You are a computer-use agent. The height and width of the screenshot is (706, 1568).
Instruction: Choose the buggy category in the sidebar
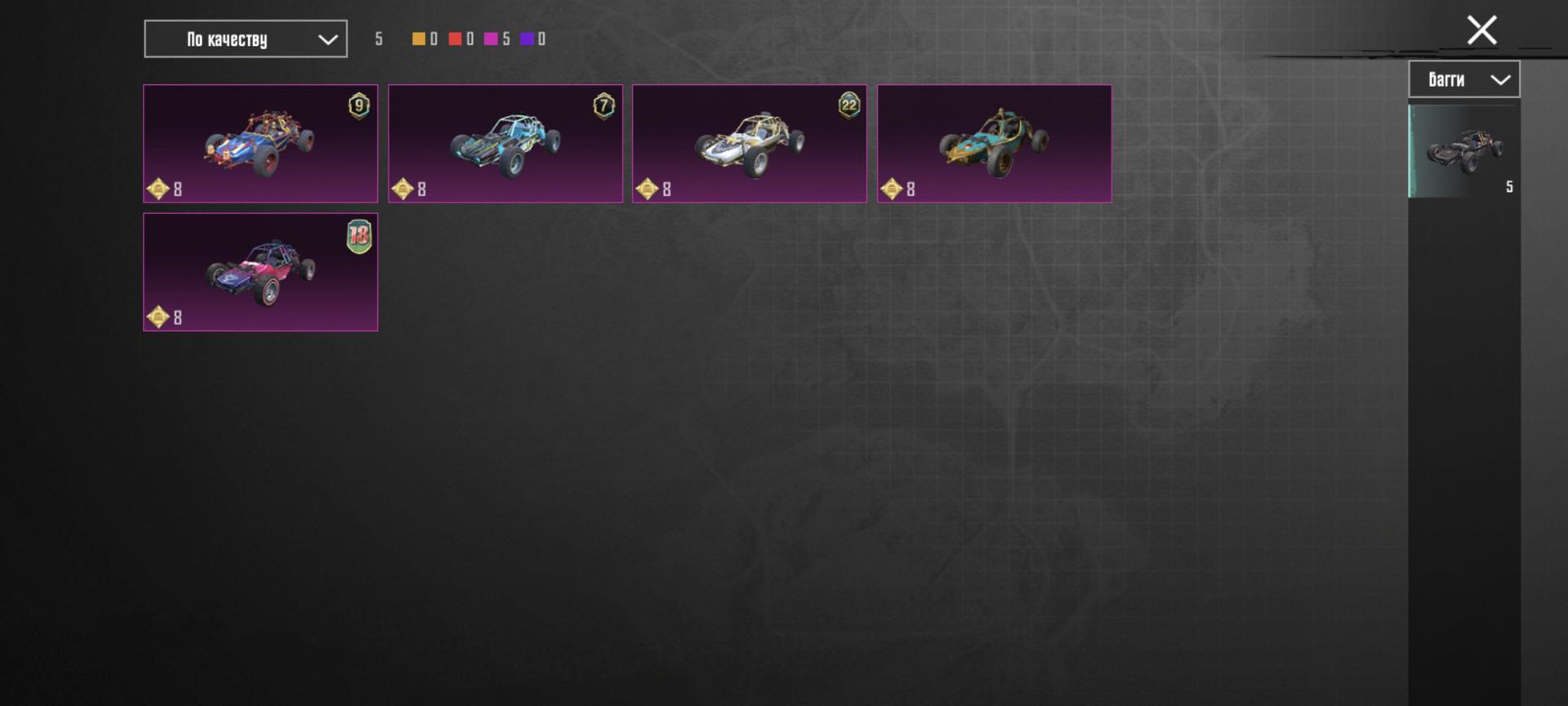pos(1464,151)
